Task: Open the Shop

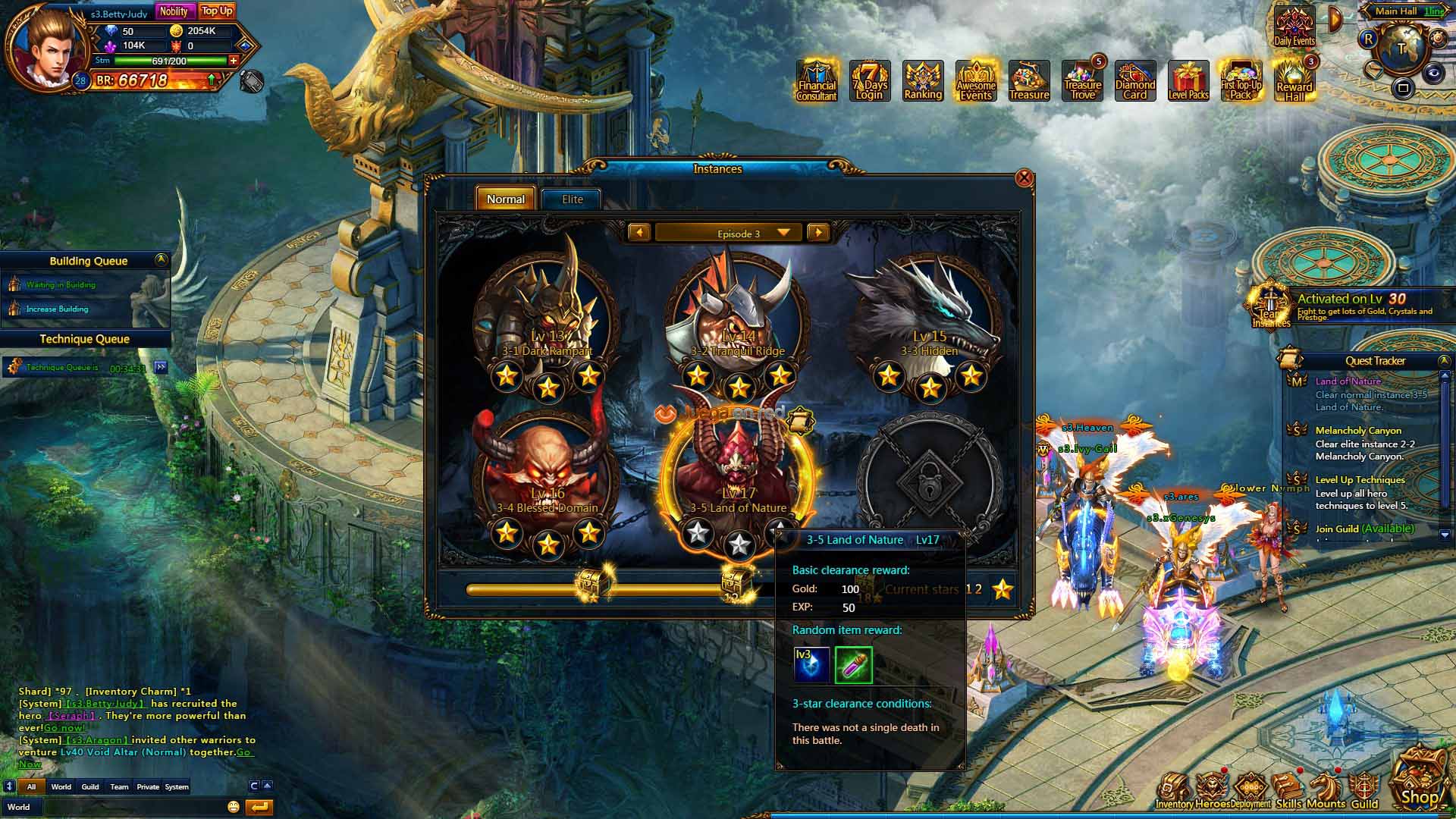Action: (1419, 781)
